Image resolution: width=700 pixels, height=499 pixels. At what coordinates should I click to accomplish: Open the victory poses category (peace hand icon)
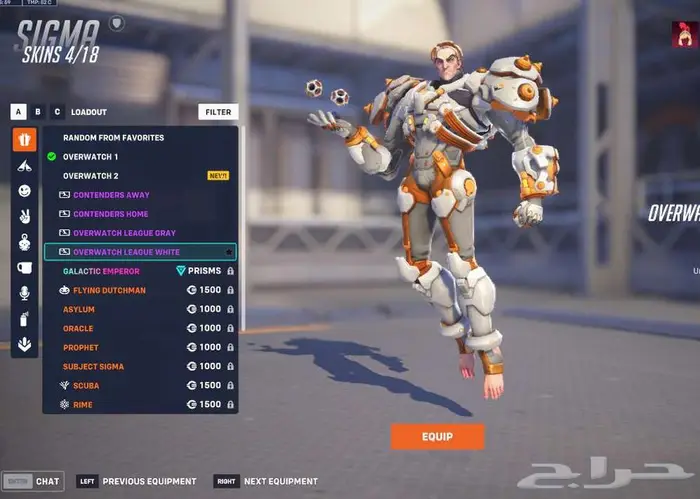point(24,216)
